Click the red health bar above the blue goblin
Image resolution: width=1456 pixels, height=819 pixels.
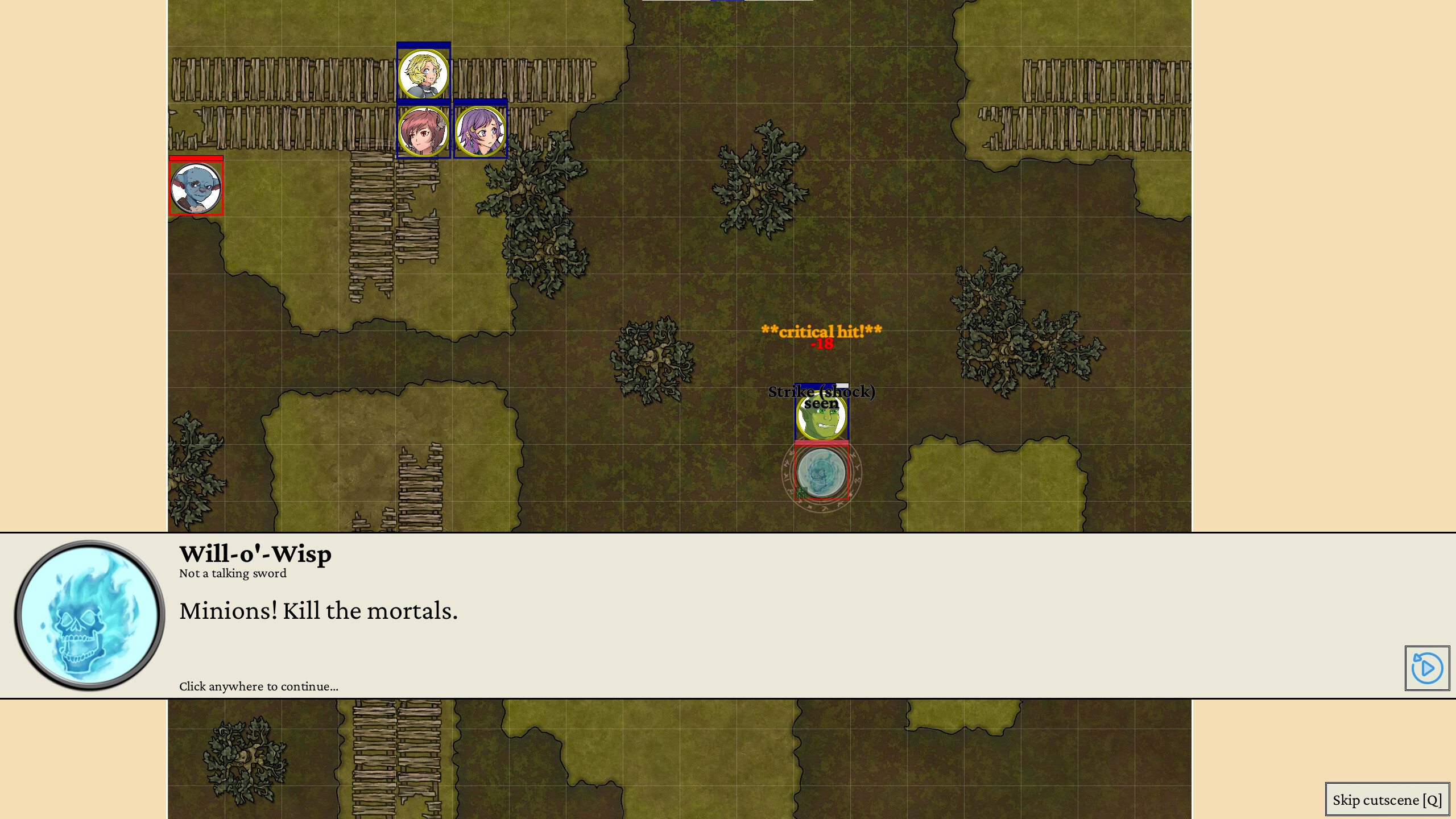tap(196, 159)
